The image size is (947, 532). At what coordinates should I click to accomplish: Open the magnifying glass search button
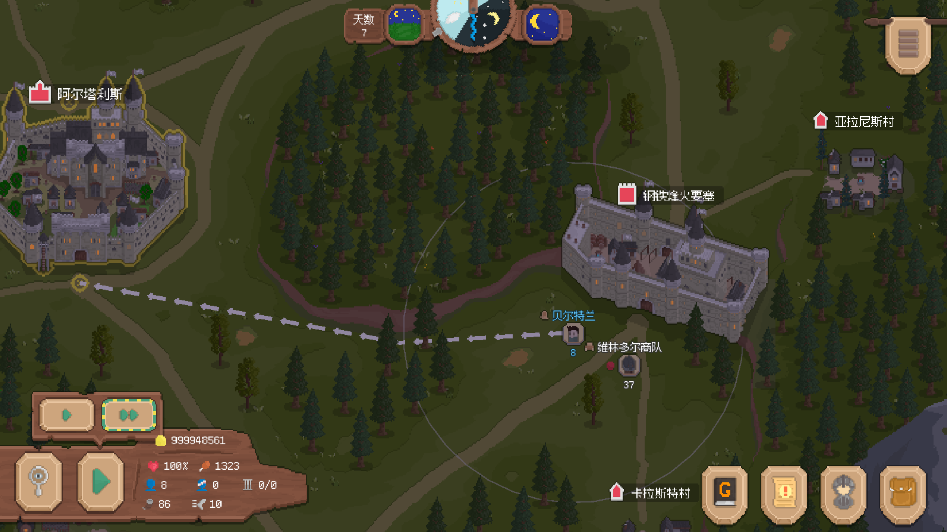[x=40, y=481]
